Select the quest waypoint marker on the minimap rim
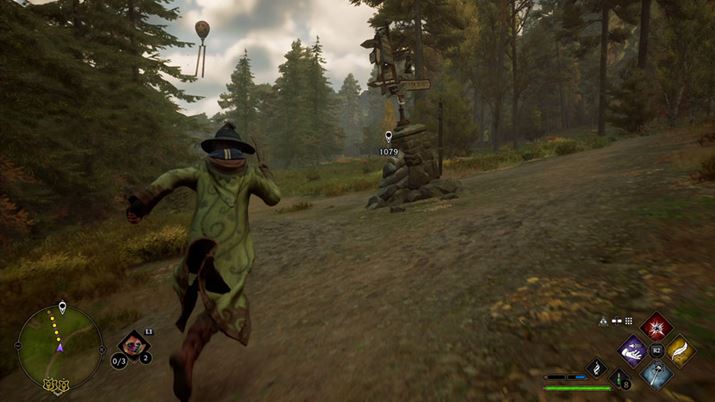 tap(63, 307)
